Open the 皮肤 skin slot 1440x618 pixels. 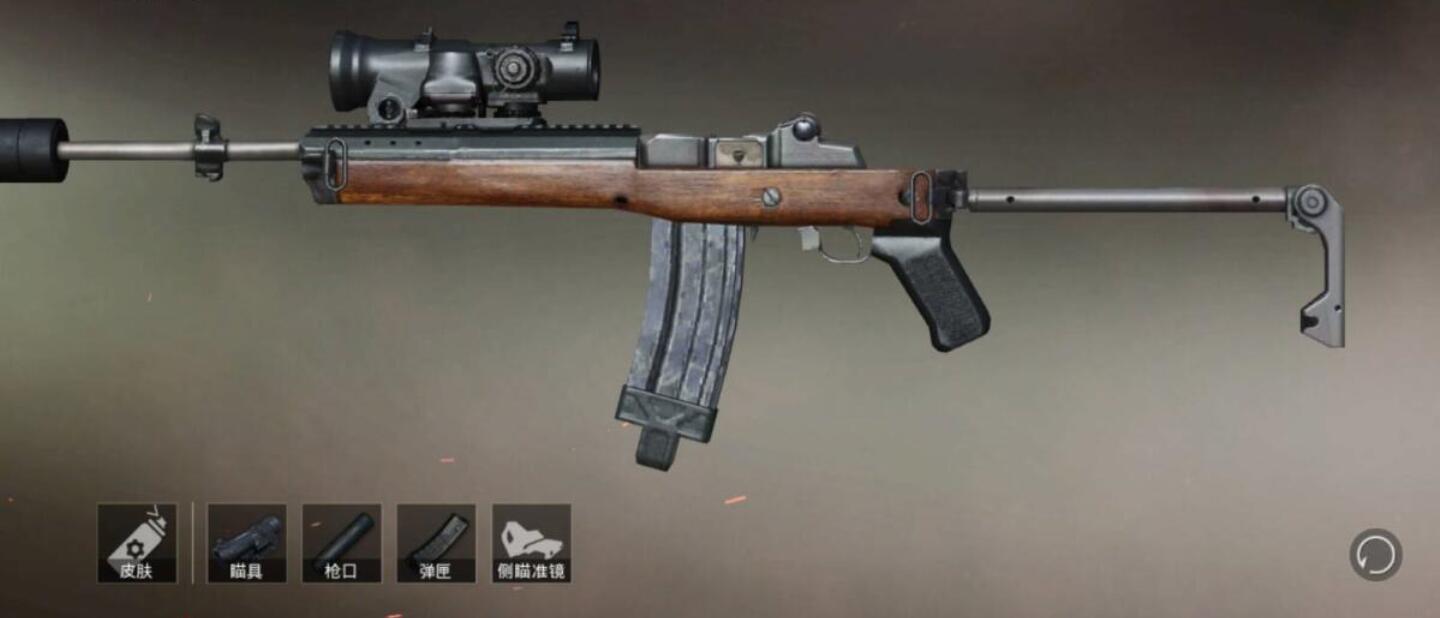pyautogui.click(x=137, y=543)
